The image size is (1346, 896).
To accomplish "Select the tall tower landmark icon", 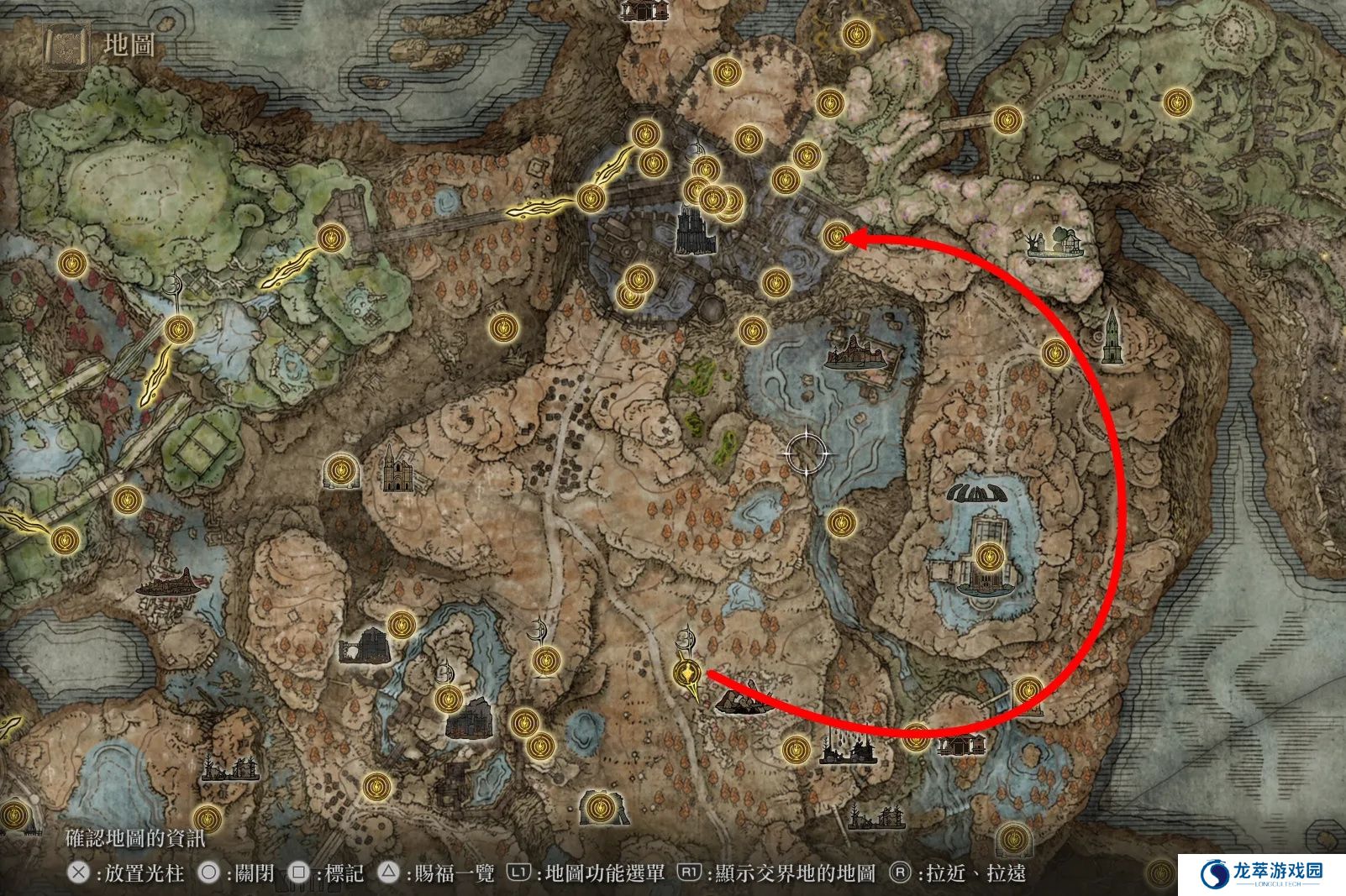I will (x=1112, y=335).
